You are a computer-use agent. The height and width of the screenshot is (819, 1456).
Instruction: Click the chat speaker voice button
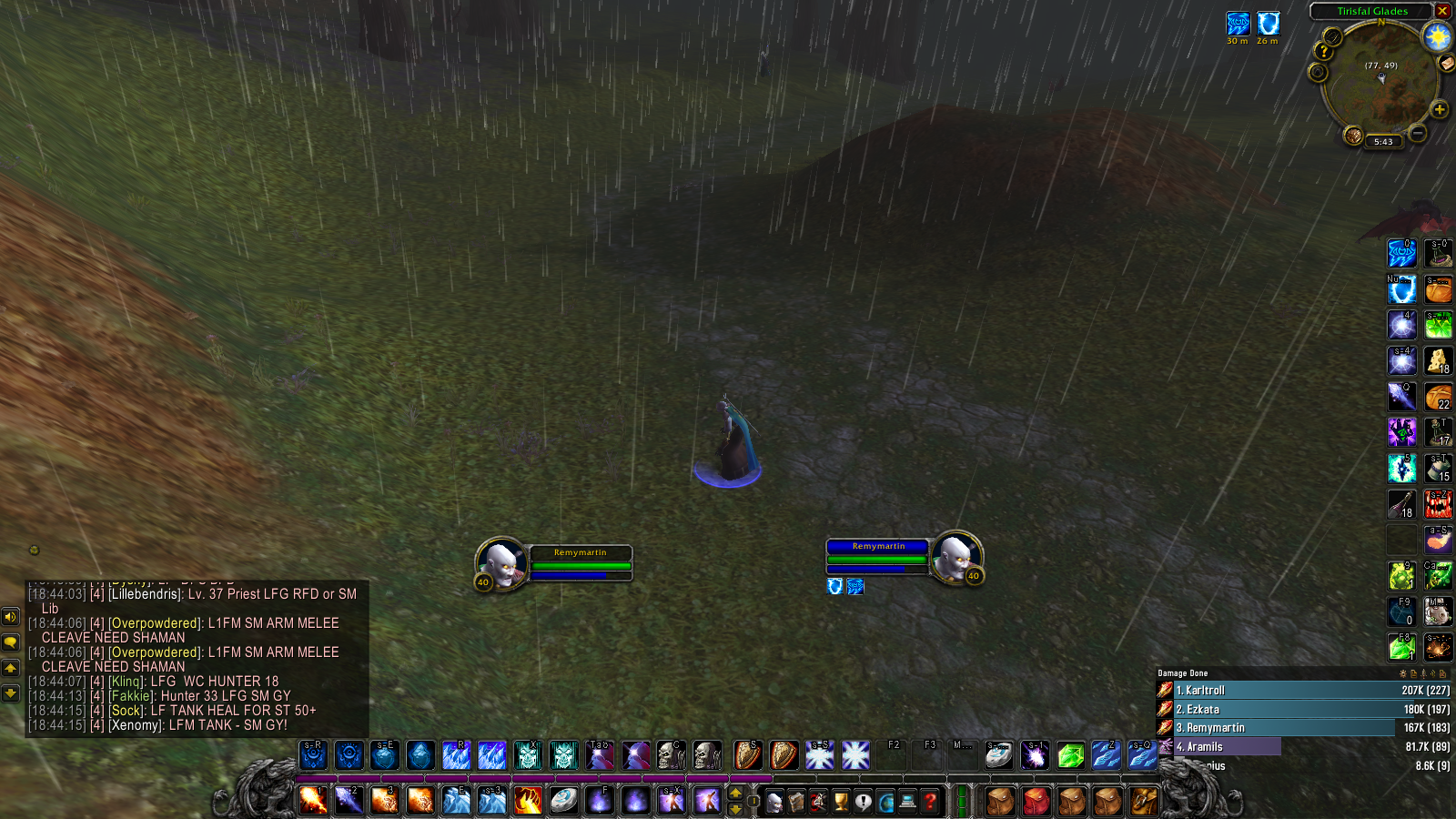(x=11, y=617)
